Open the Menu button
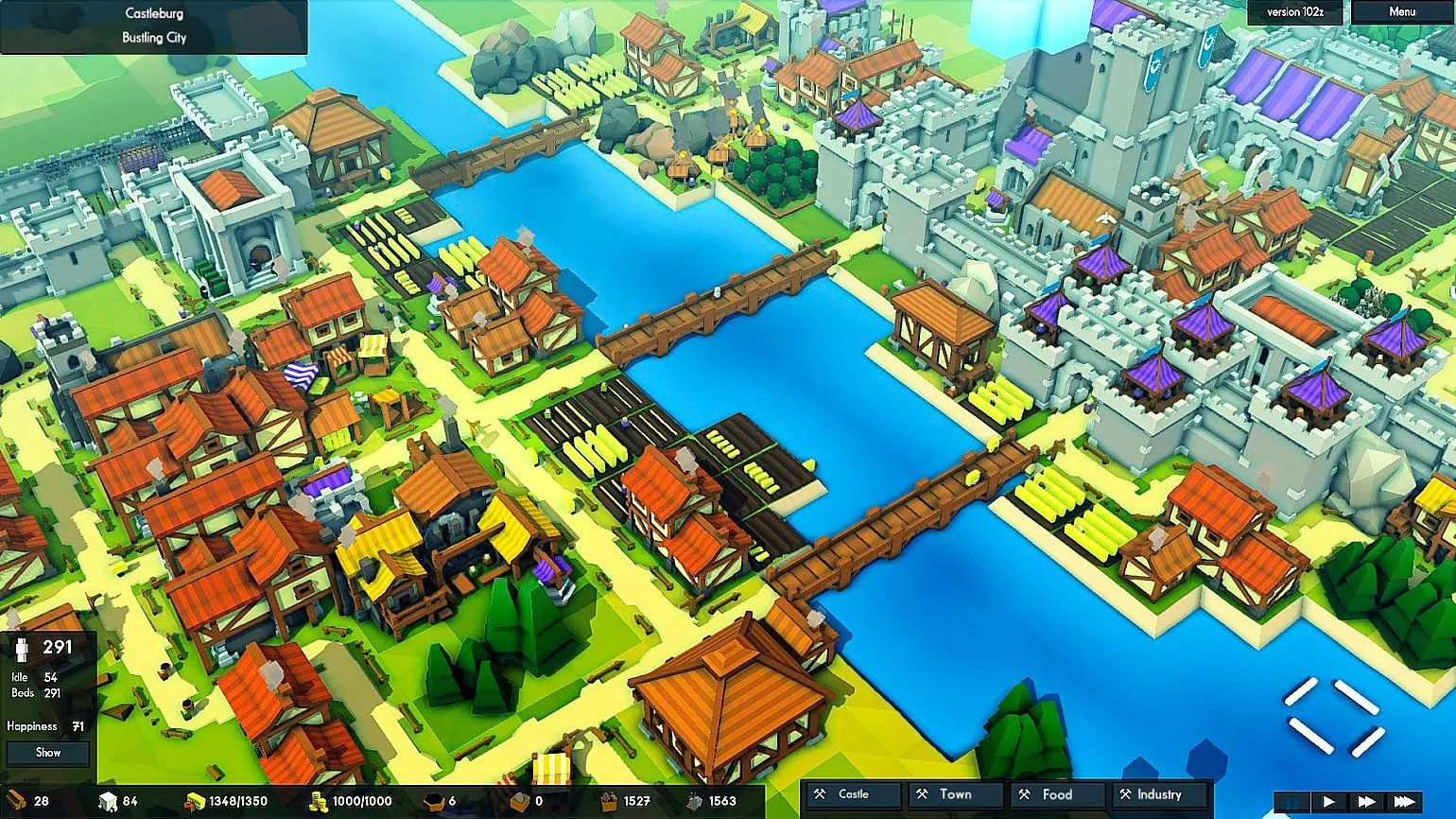Screen dimensions: 1456x819 (x=1401, y=12)
